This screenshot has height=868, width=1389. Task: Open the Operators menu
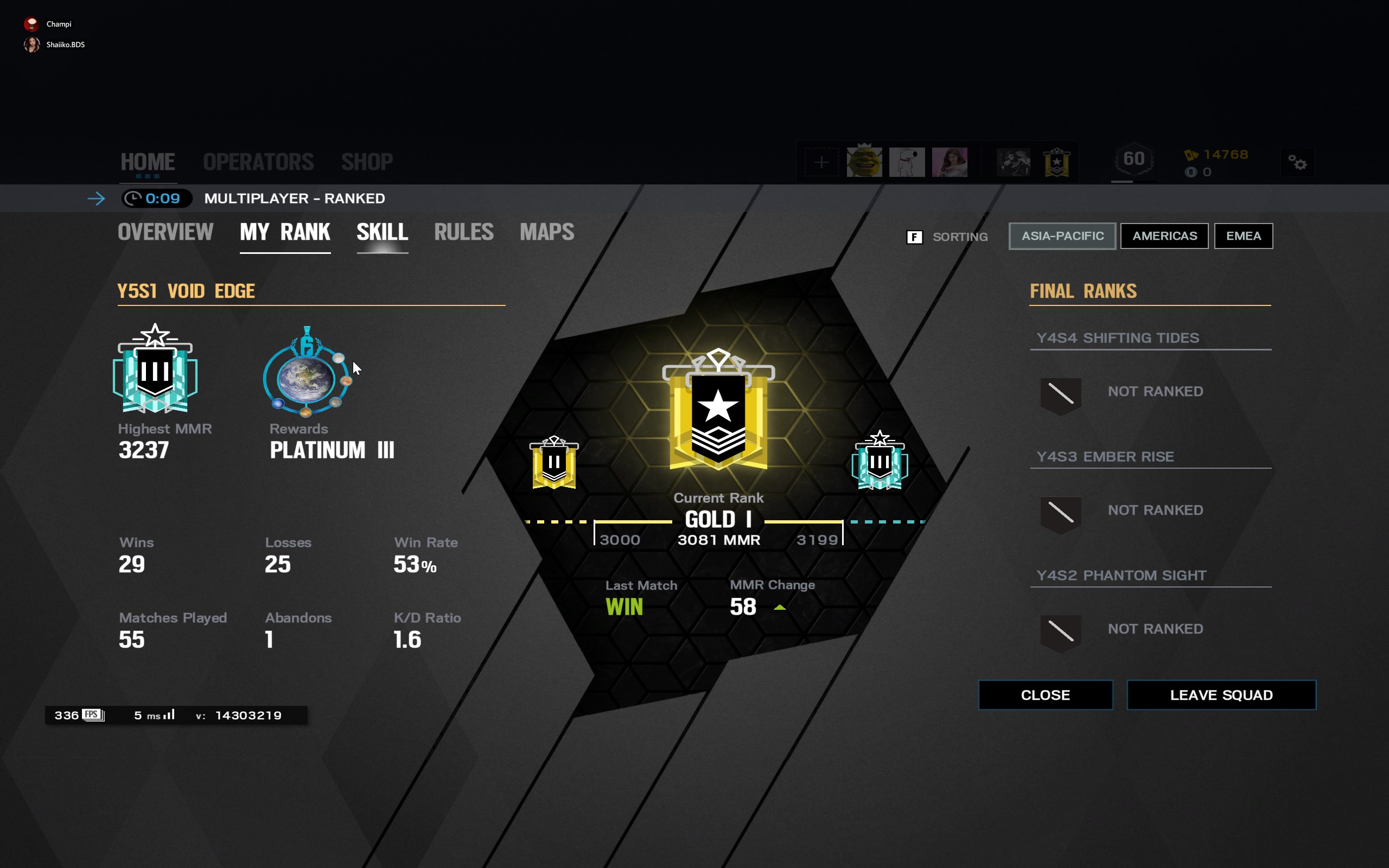click(x=258, y=162)
